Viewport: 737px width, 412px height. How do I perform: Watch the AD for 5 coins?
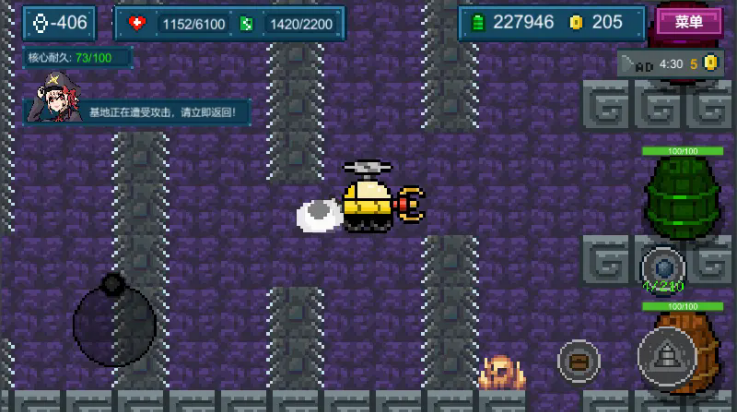pyautogui.click(x=669, y=63)
